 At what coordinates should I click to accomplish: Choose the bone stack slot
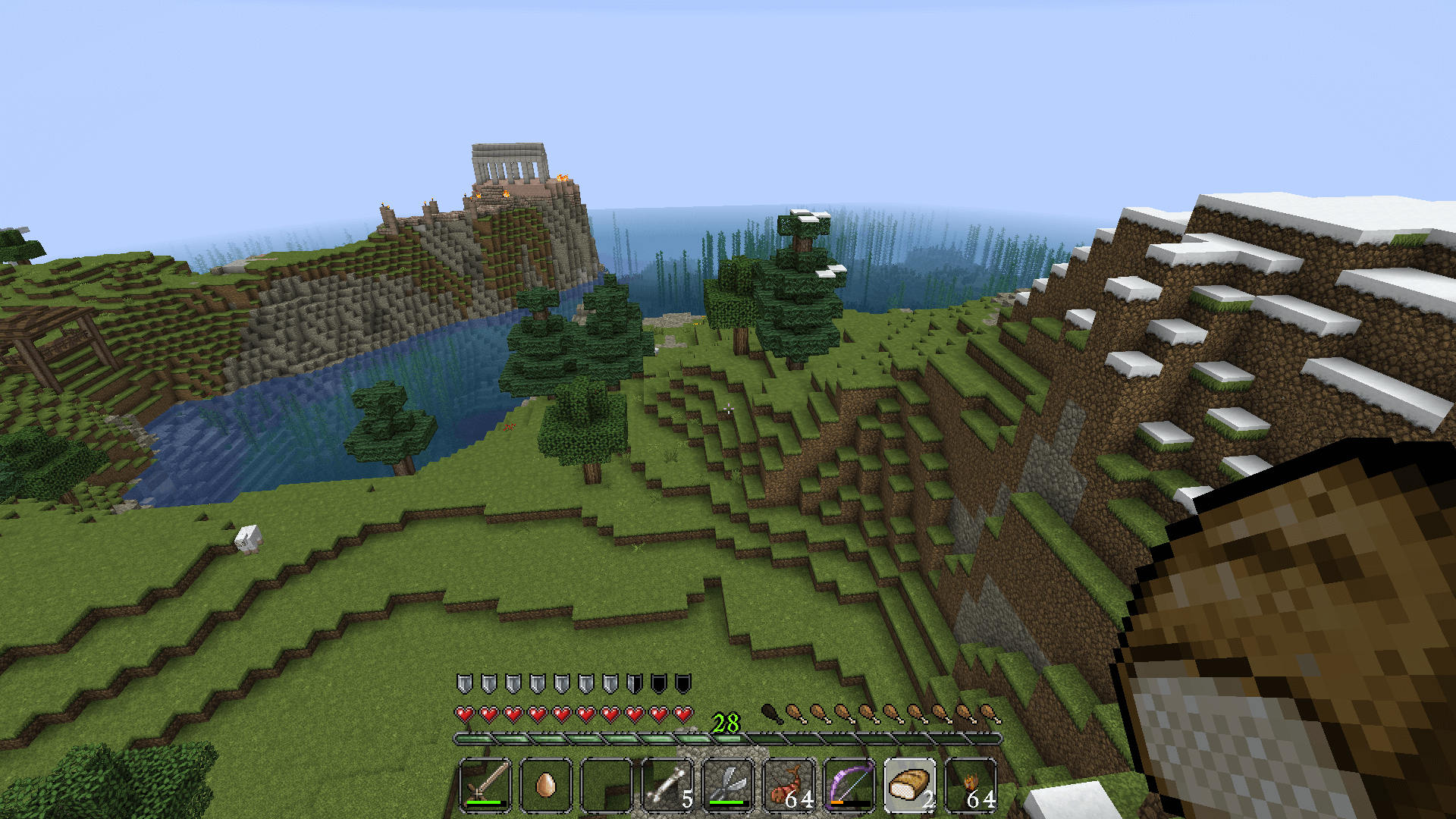667,784
